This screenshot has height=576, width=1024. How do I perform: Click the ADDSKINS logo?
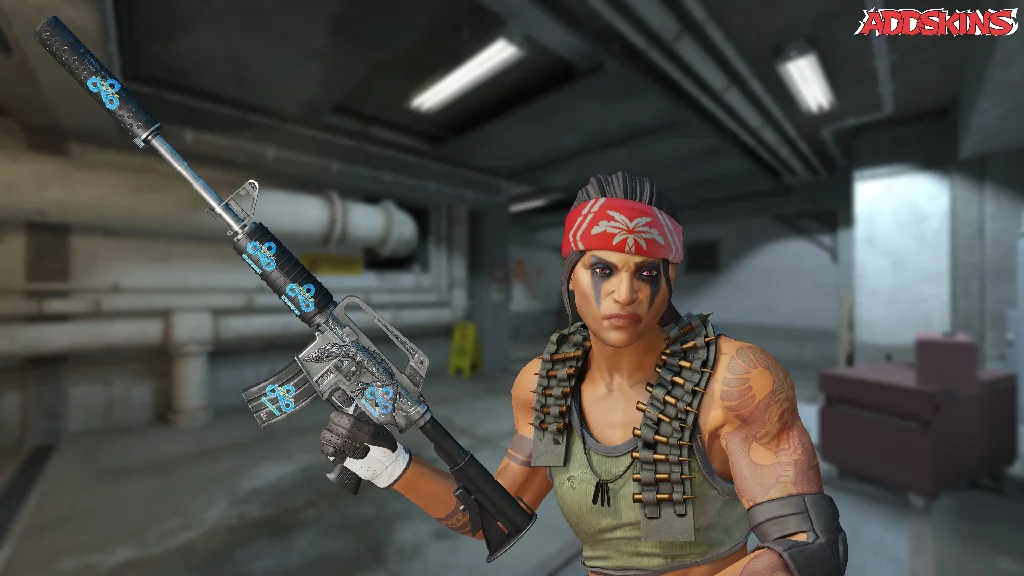click(x=937, y=22)
